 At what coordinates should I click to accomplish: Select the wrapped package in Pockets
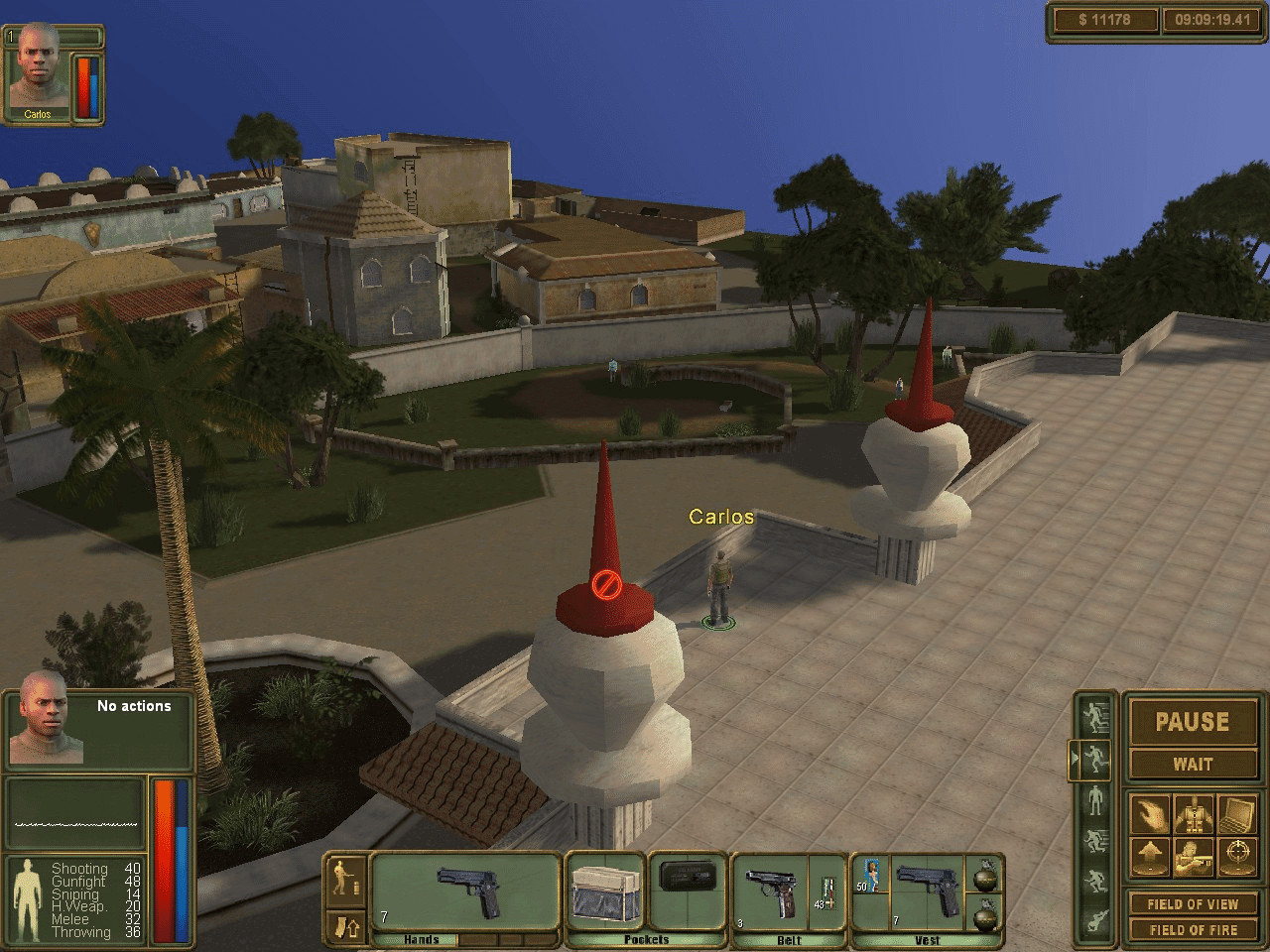tap(604, 892)
